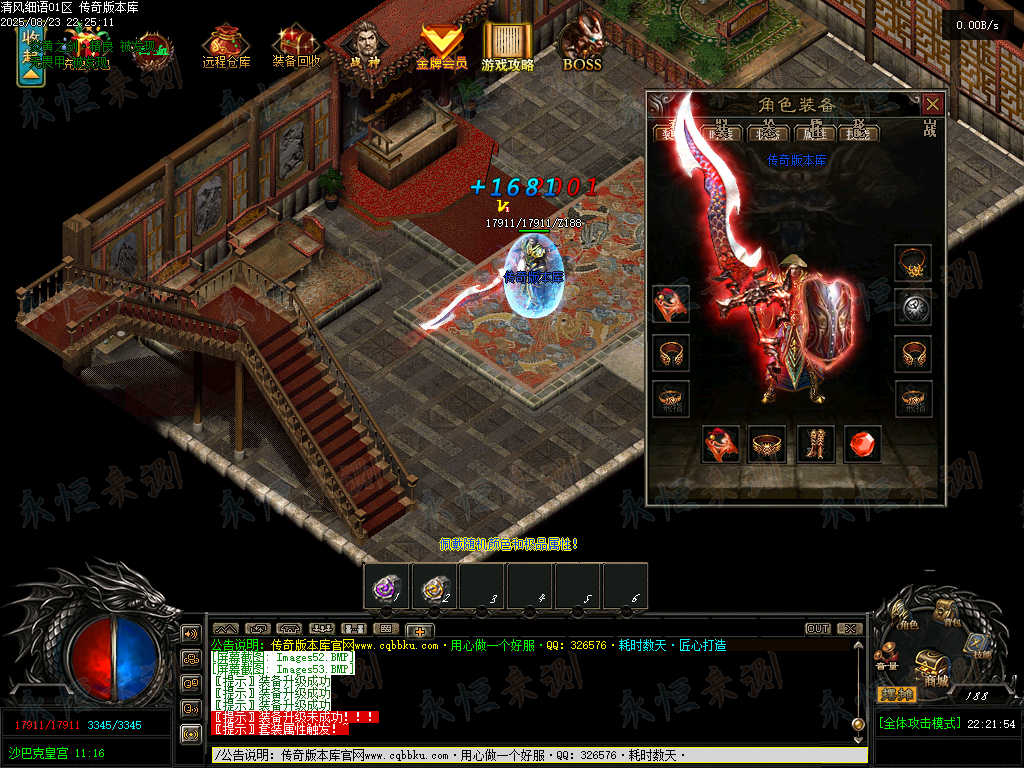Screen dimensions: 1024x768
Task: Close the character equipment panel
Action: [x=932, y=104]
